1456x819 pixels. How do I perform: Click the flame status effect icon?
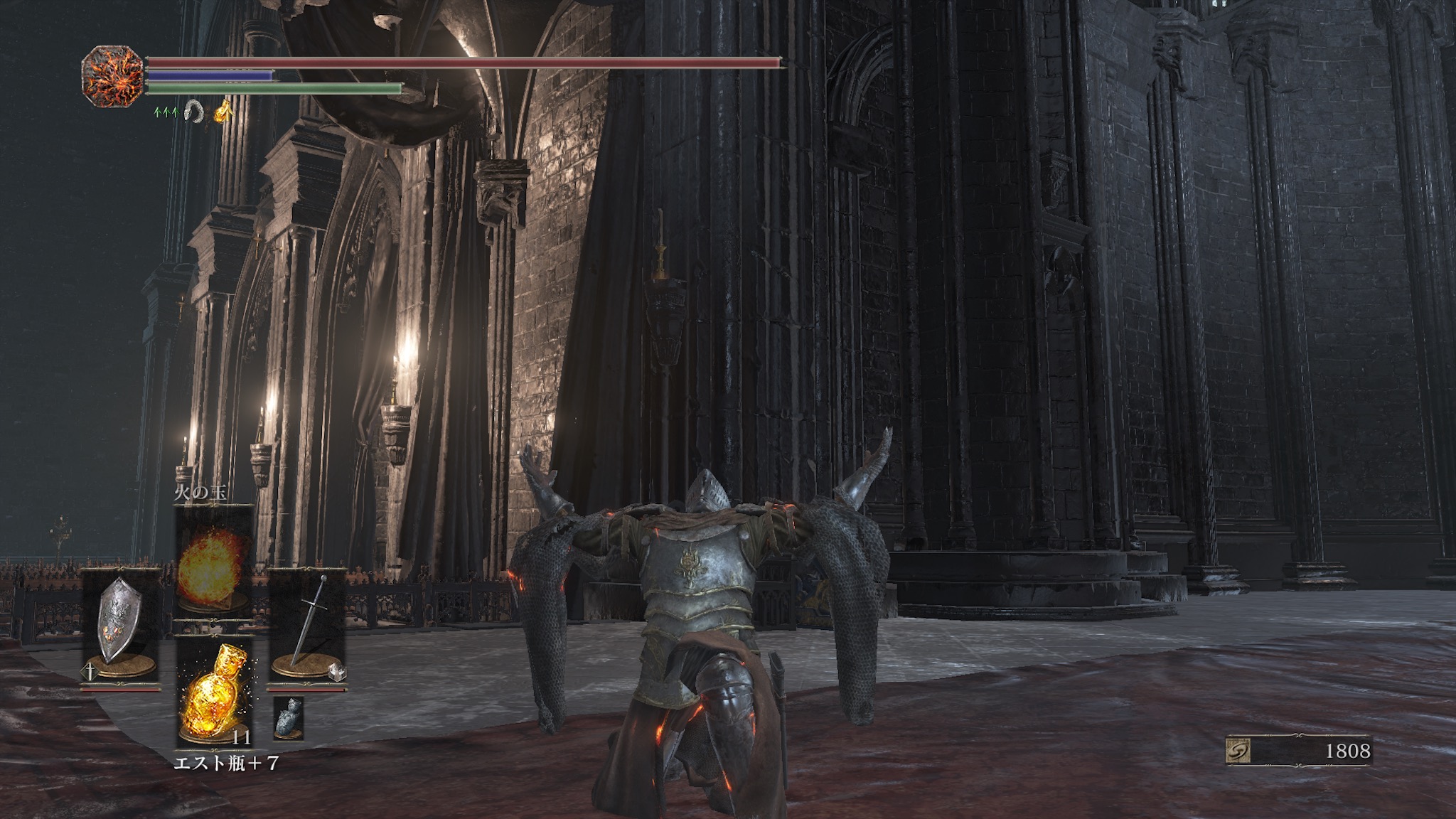(x=224, y=110)
